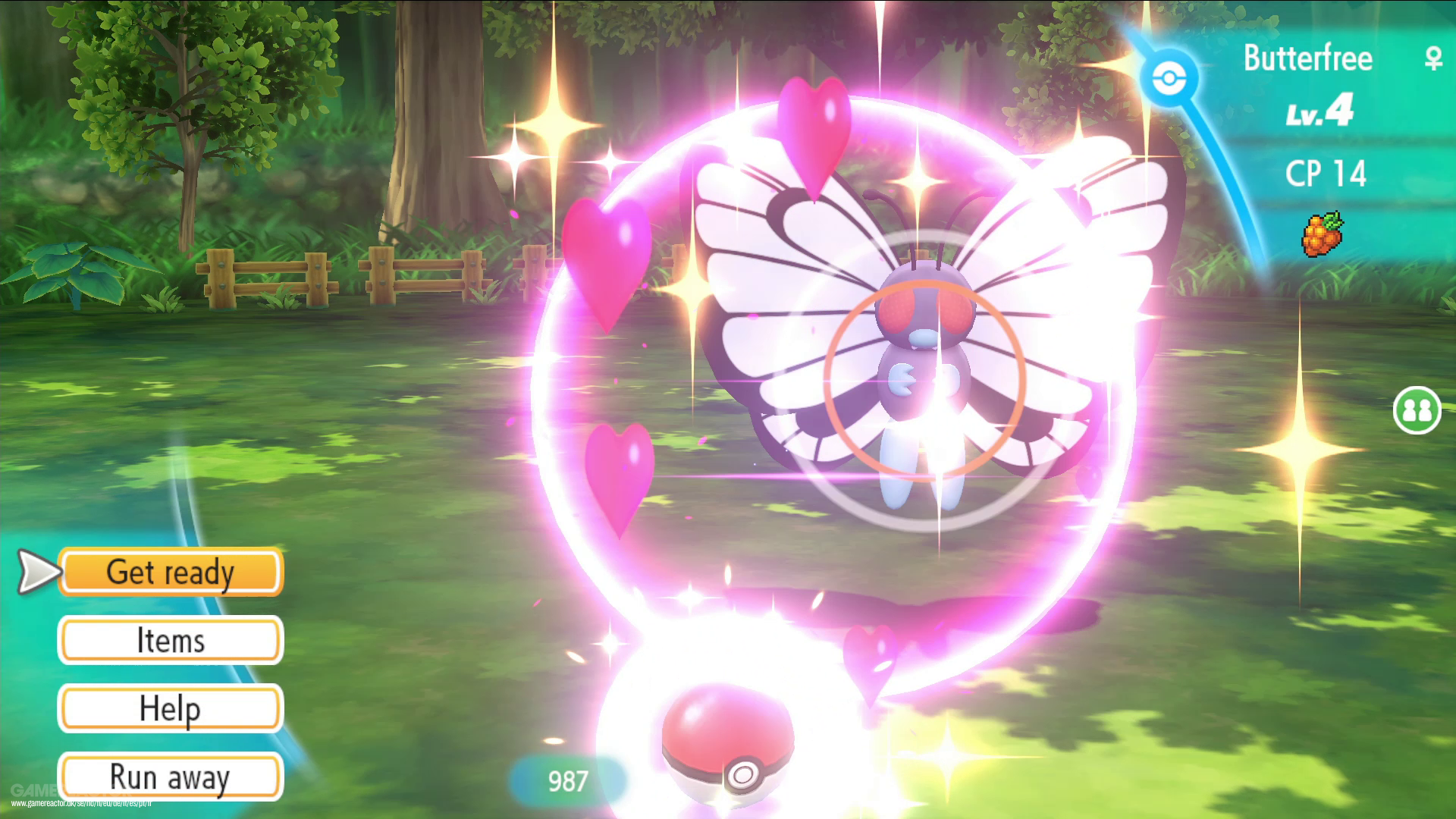Run away from the wild Butterfree

[x=171, y=776]
